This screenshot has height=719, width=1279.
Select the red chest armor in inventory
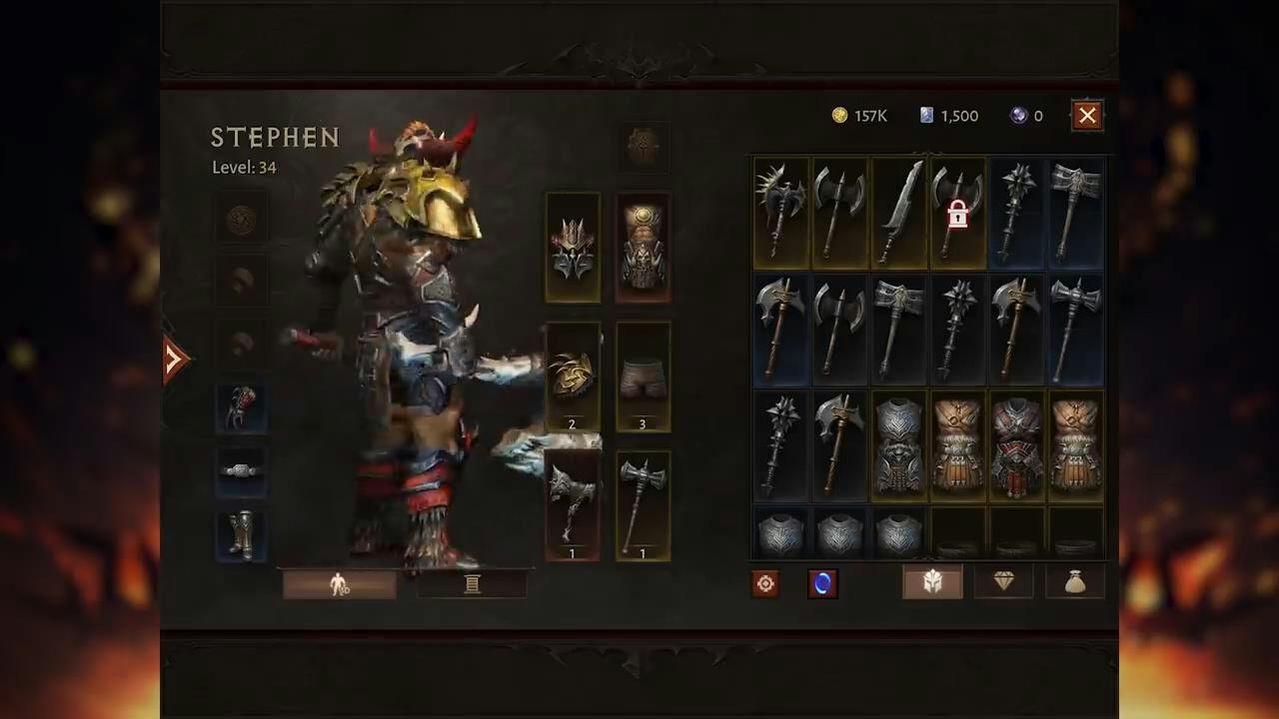pos(1017,446)
